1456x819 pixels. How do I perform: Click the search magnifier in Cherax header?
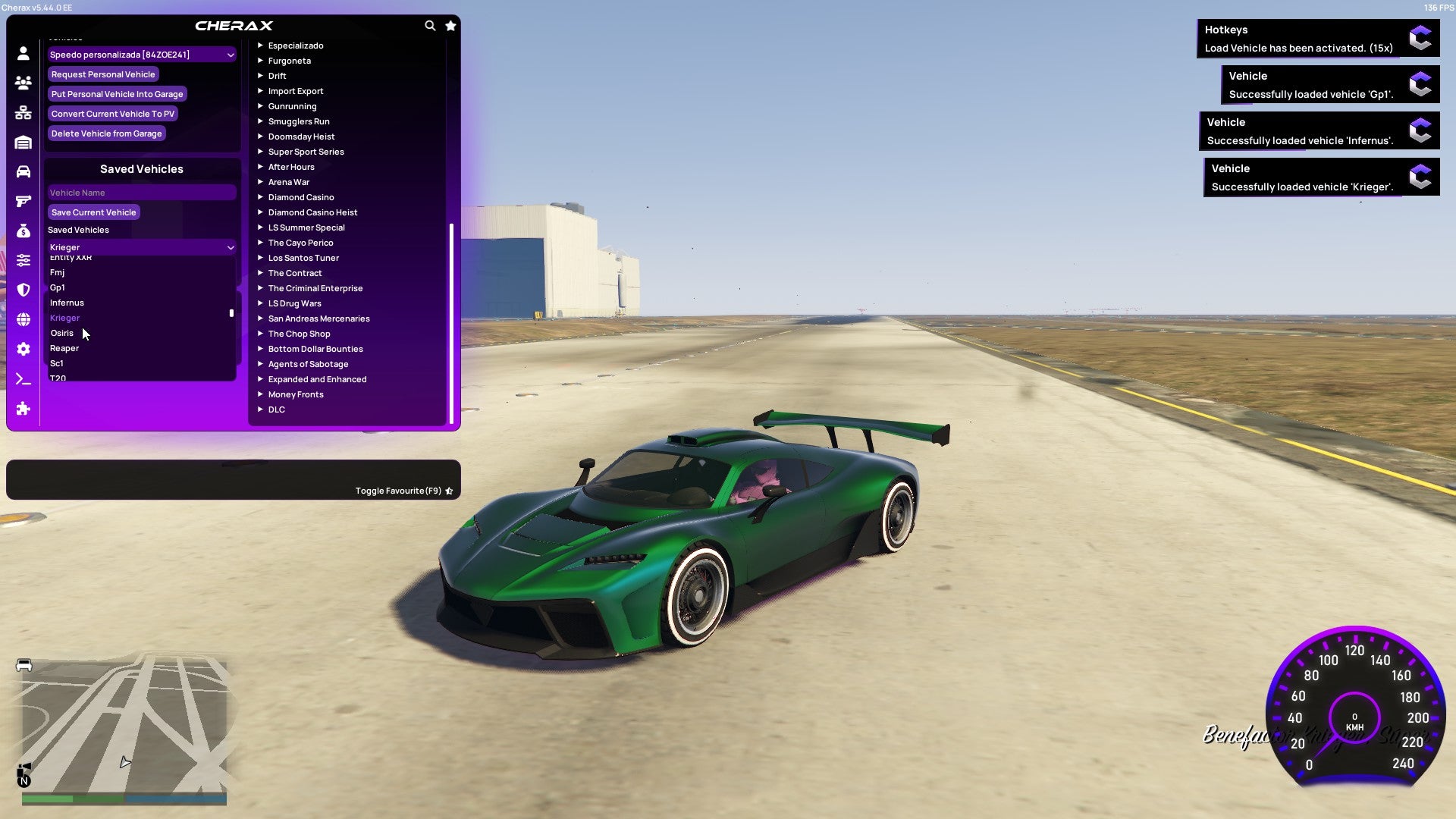pos(430,25)
